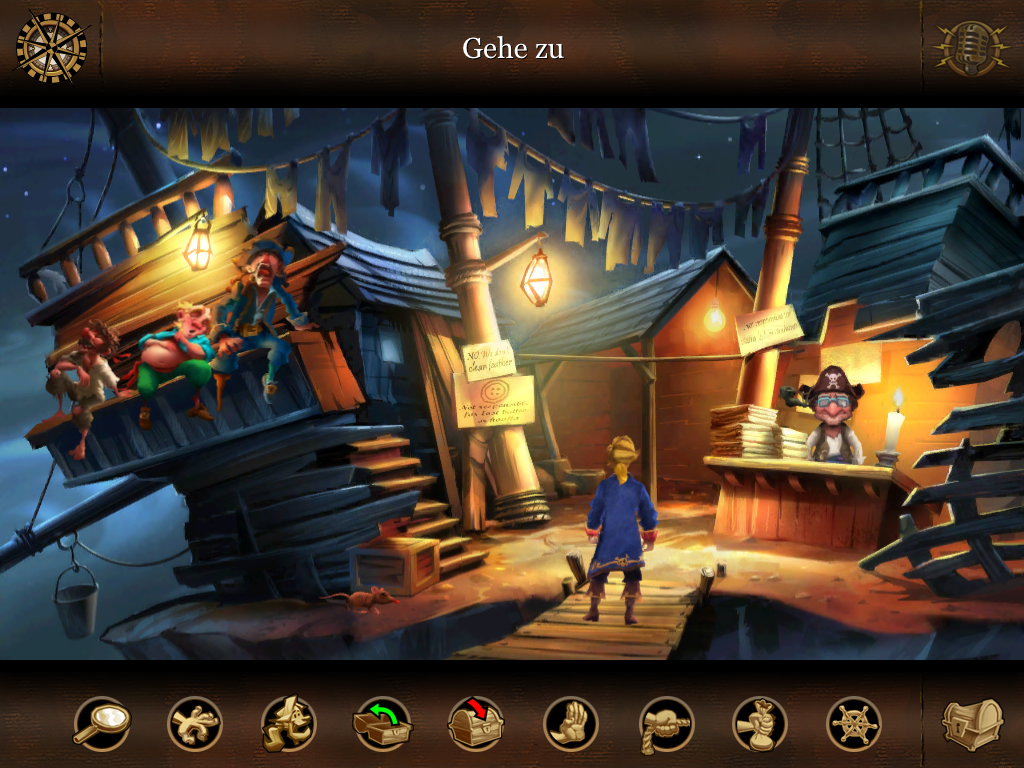Screen dimensions: 1024x768
Task: Choose the hand holding object verb icon
Action: [x=760, y=723]
